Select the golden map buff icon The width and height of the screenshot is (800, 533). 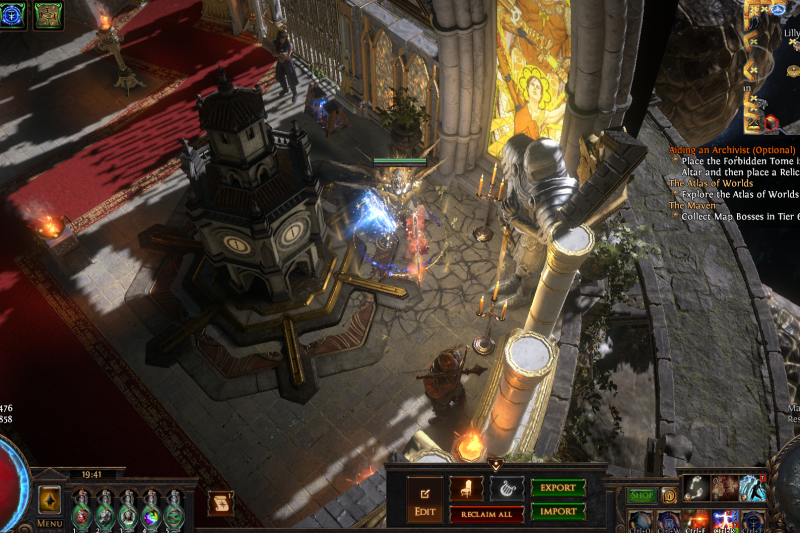click(x=49, y=14)
